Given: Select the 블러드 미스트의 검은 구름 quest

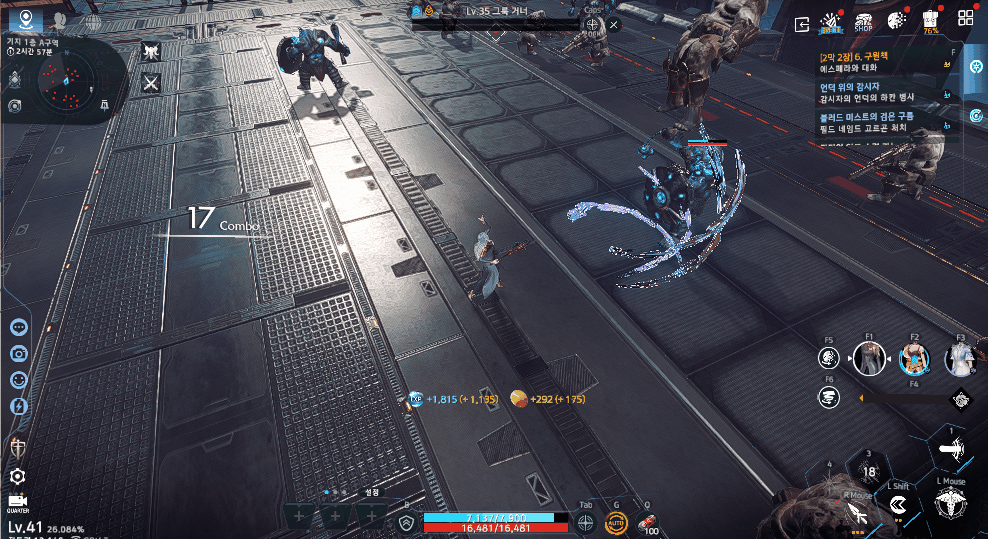Looking at the screenshot, I should tap(880, 122).
